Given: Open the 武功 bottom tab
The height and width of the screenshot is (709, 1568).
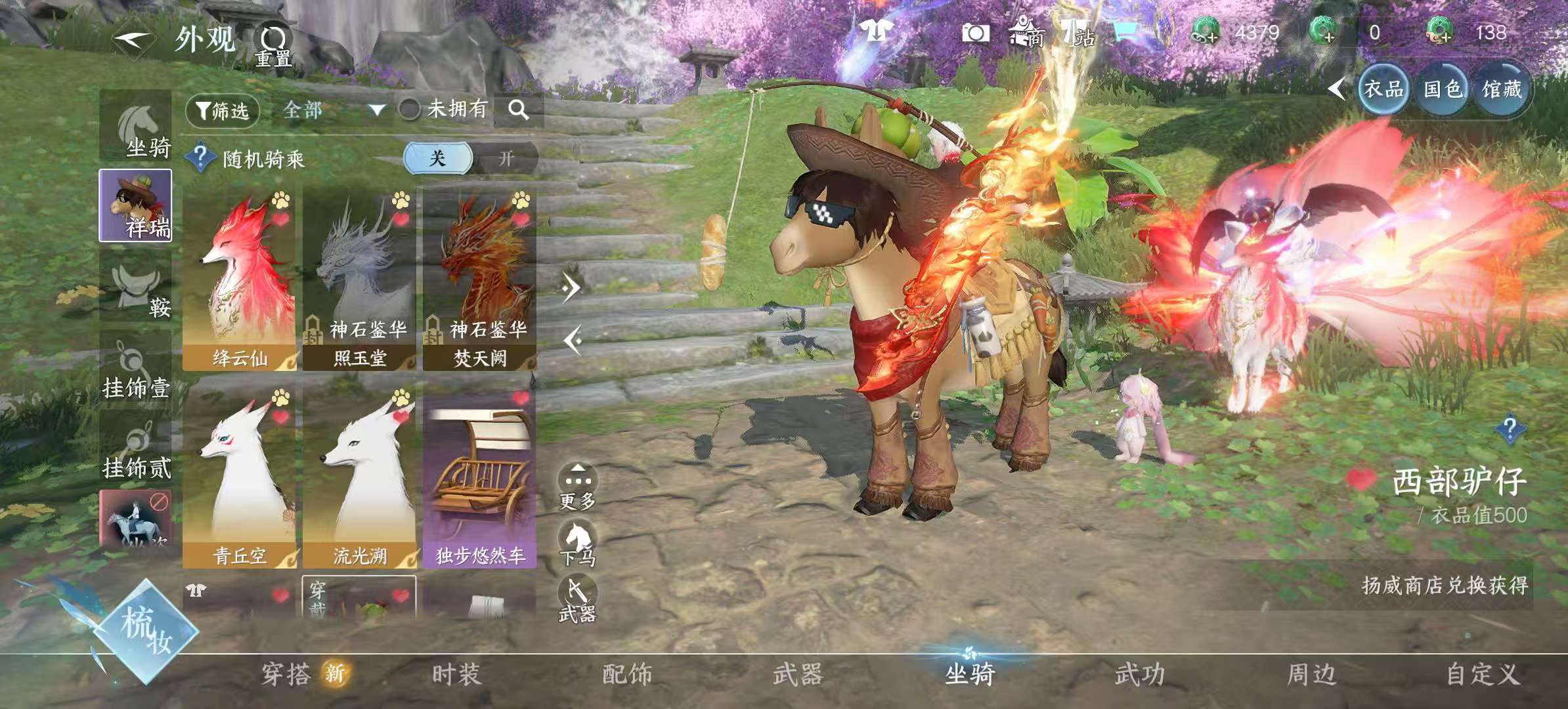Looking at the screenshot, I should [x=1140, y=674].
